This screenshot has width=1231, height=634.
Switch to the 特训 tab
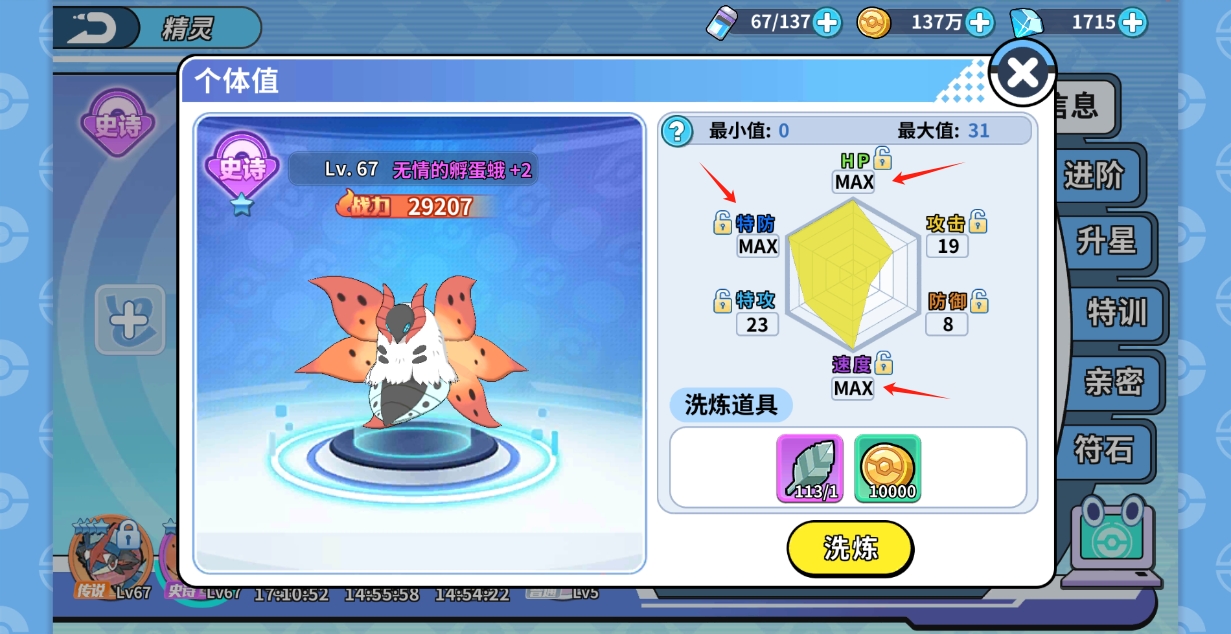[x=1116, y=312]
